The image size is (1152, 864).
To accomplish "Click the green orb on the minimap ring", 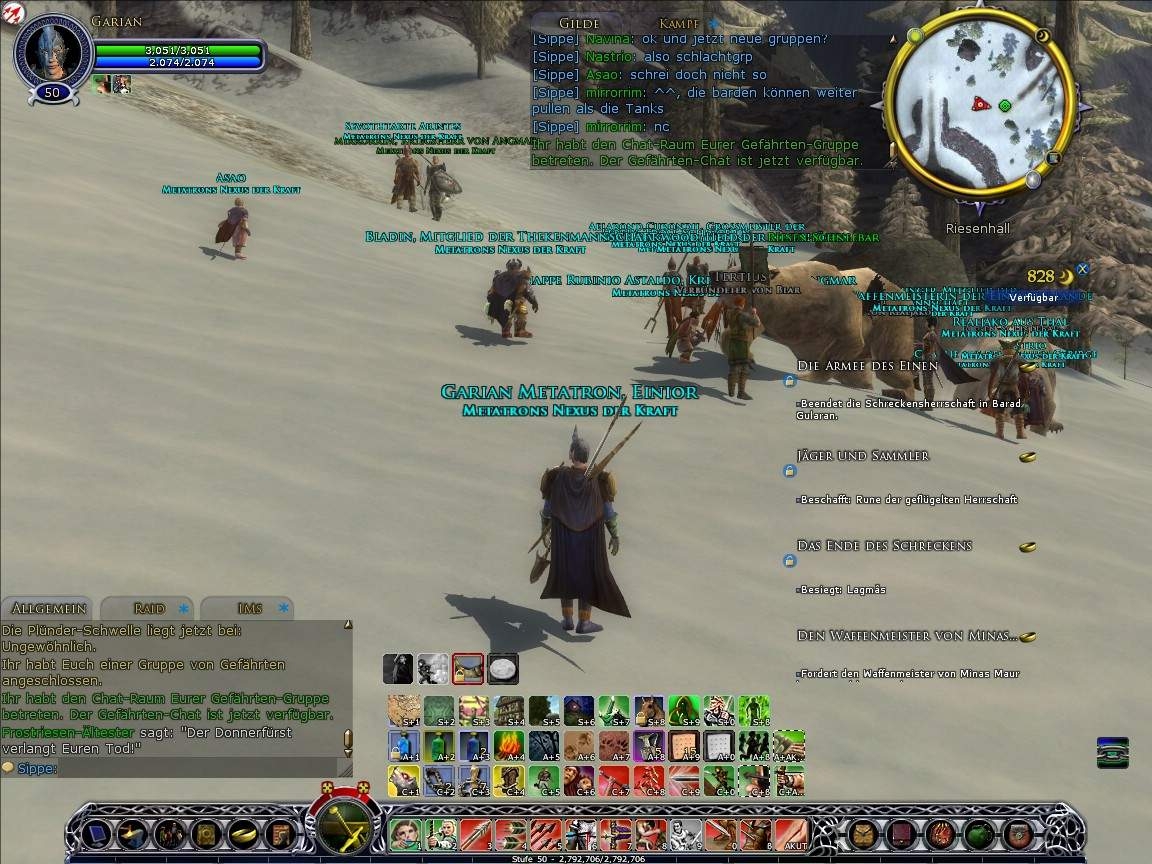I will point(914,36).
